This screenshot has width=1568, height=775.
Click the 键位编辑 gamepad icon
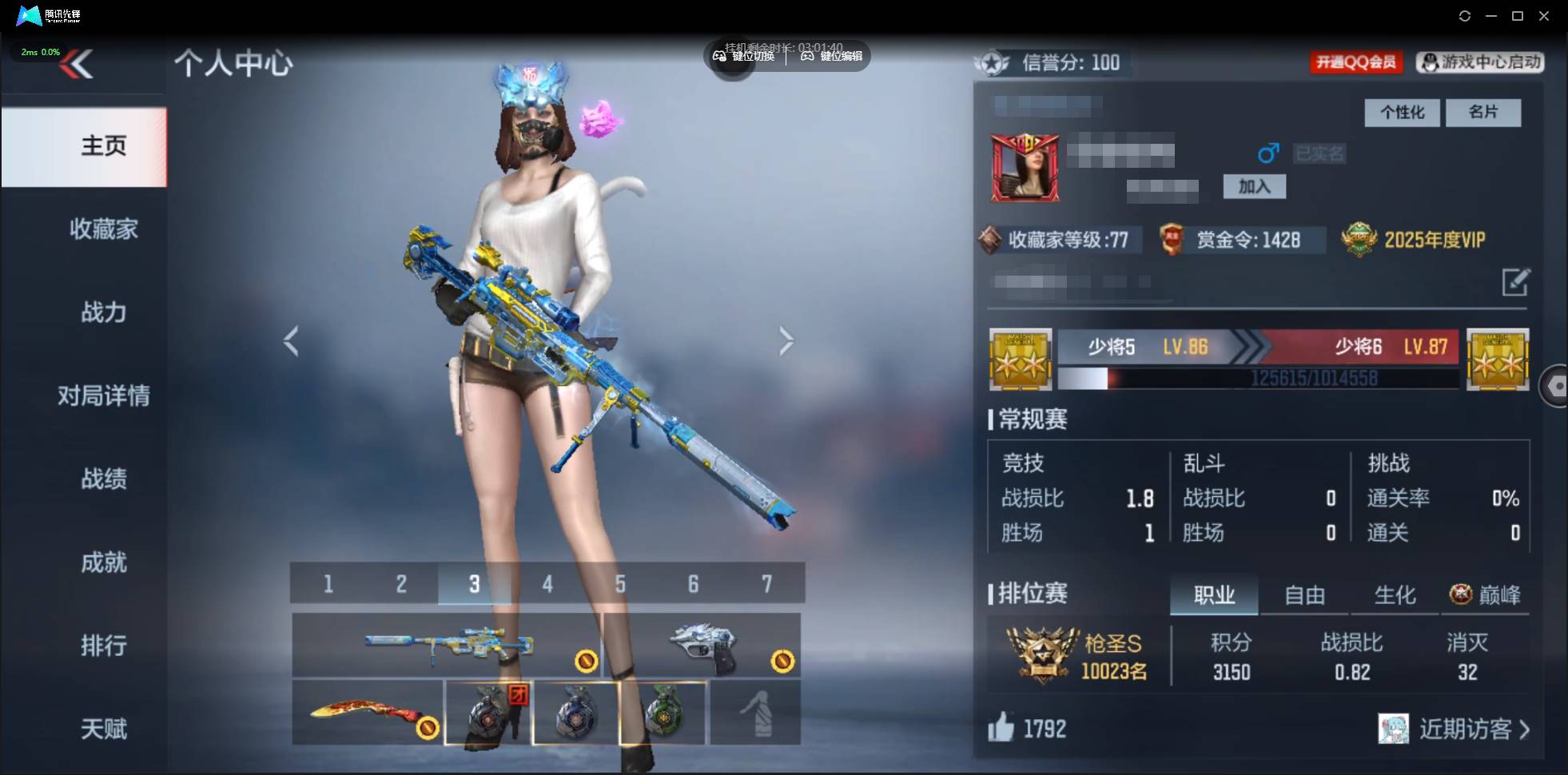(x=808, y=56)
